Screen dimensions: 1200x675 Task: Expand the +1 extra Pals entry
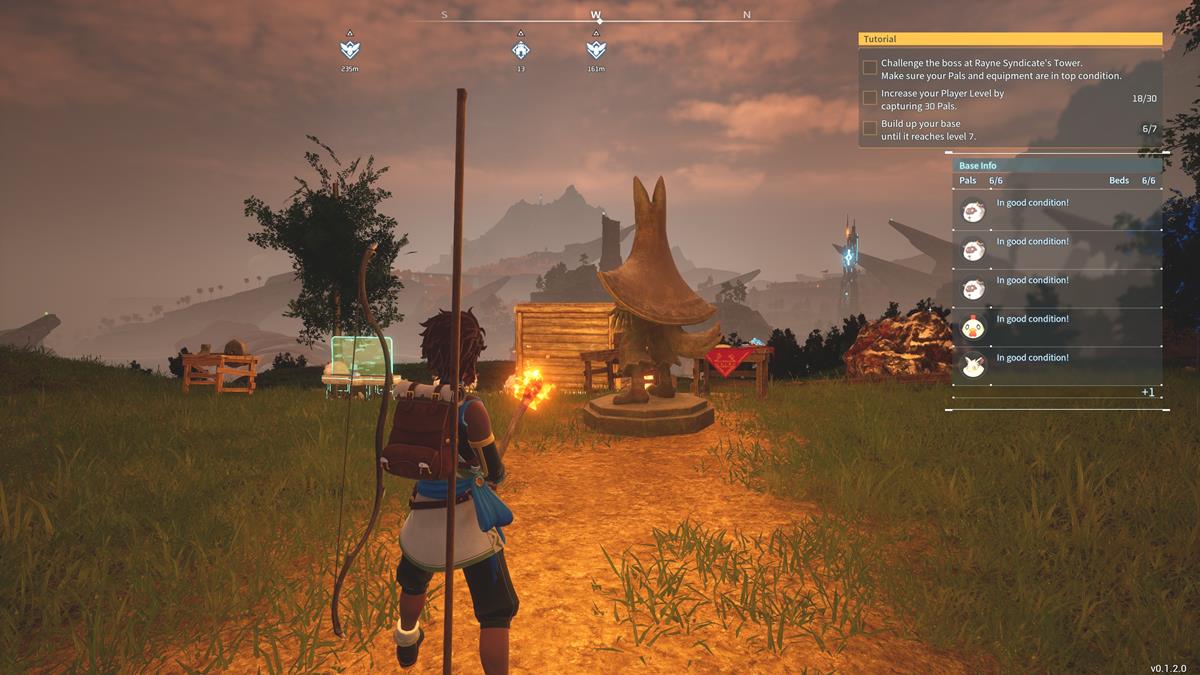[x=1148, y=392]
